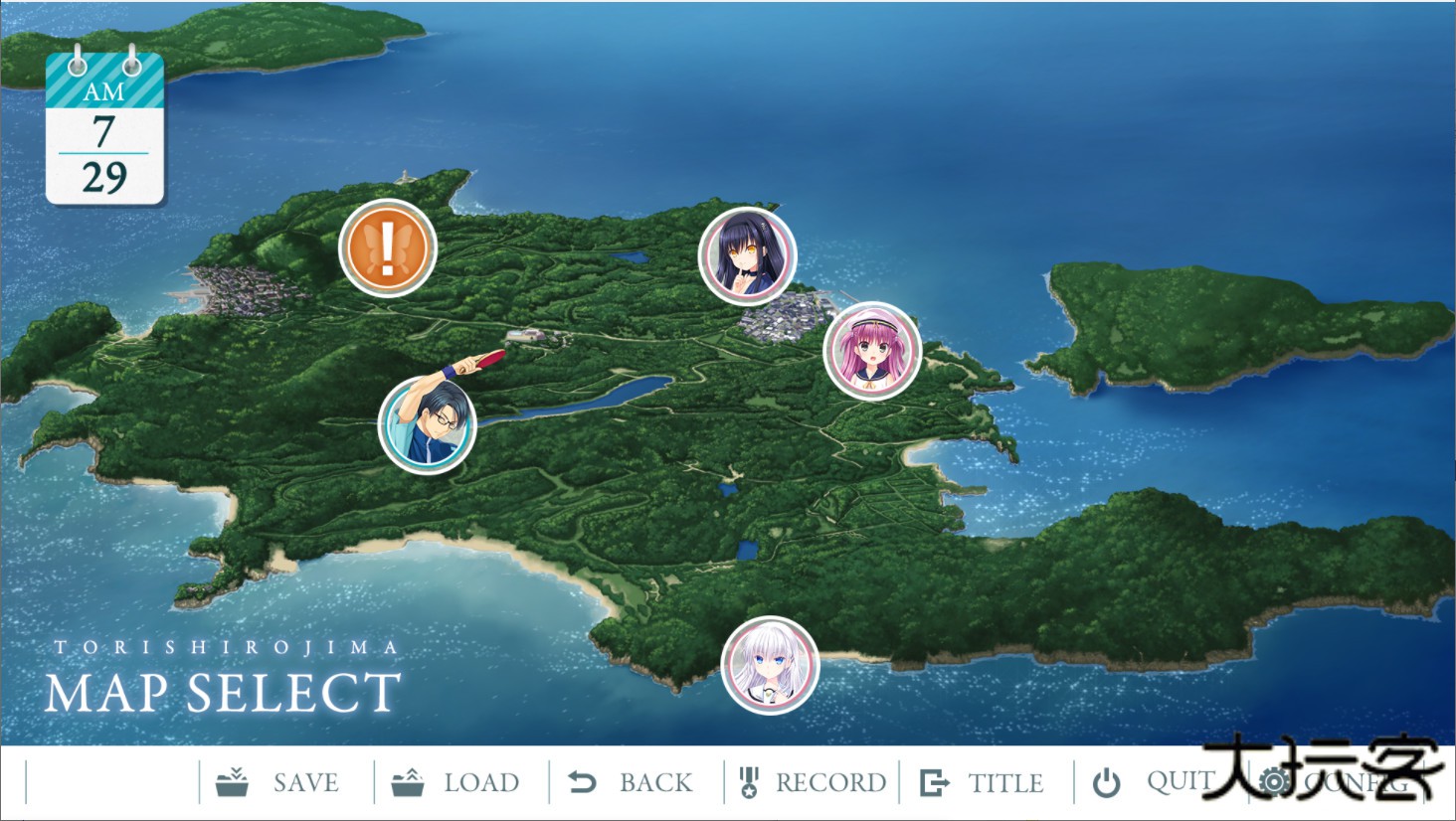Open the LOAD menu
Screen dimensions: 1456x821
(x=456, y=782)
